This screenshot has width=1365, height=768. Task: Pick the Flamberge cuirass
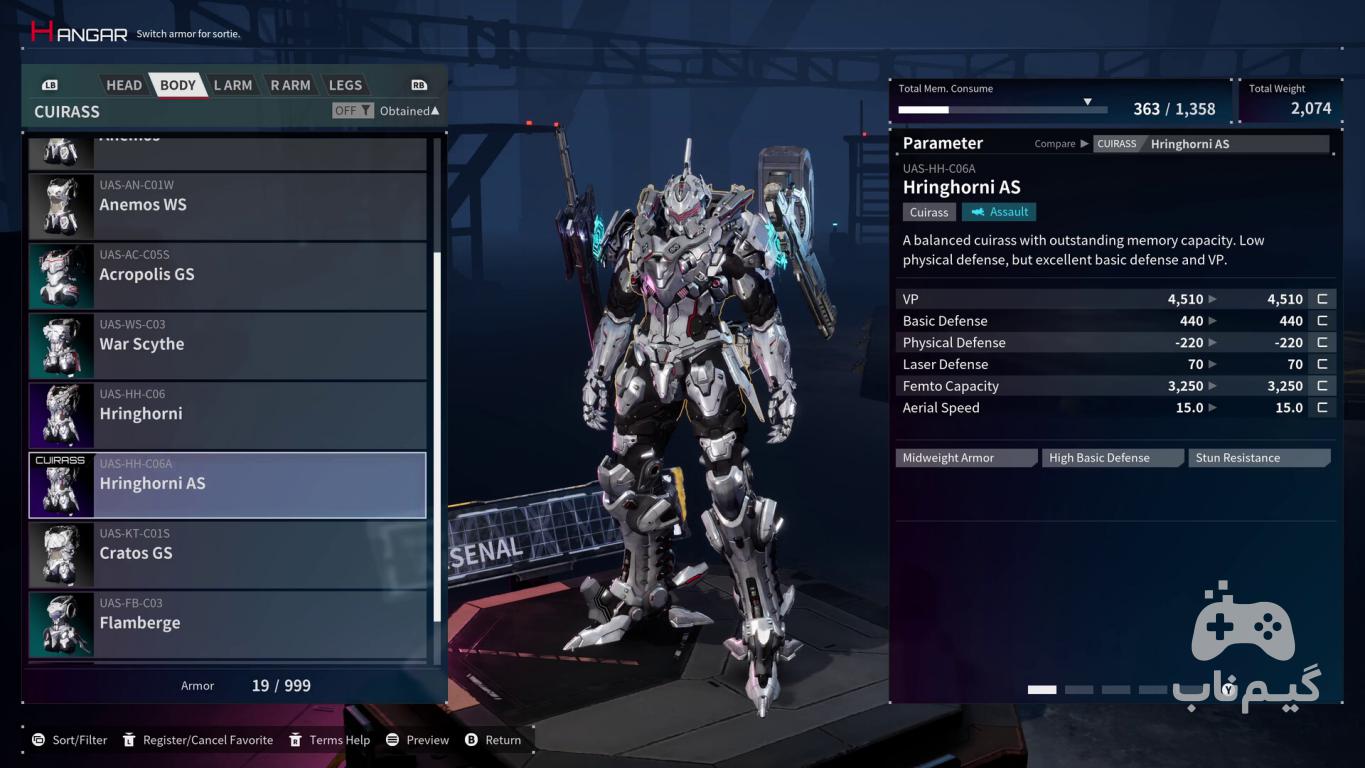tap(228, 624)
